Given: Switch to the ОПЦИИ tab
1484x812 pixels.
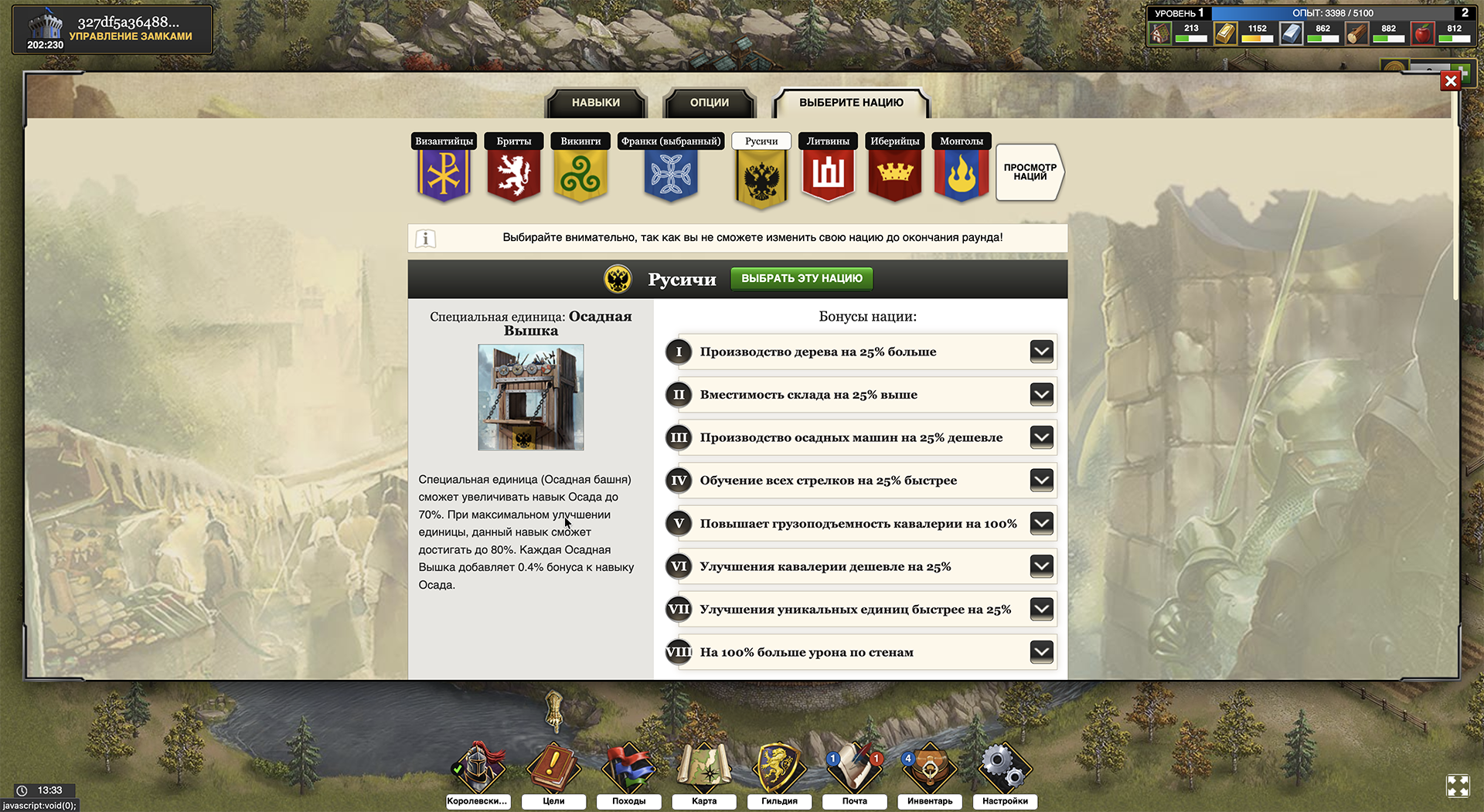Looking at the screenshot, I should click(x=709, y=102).
